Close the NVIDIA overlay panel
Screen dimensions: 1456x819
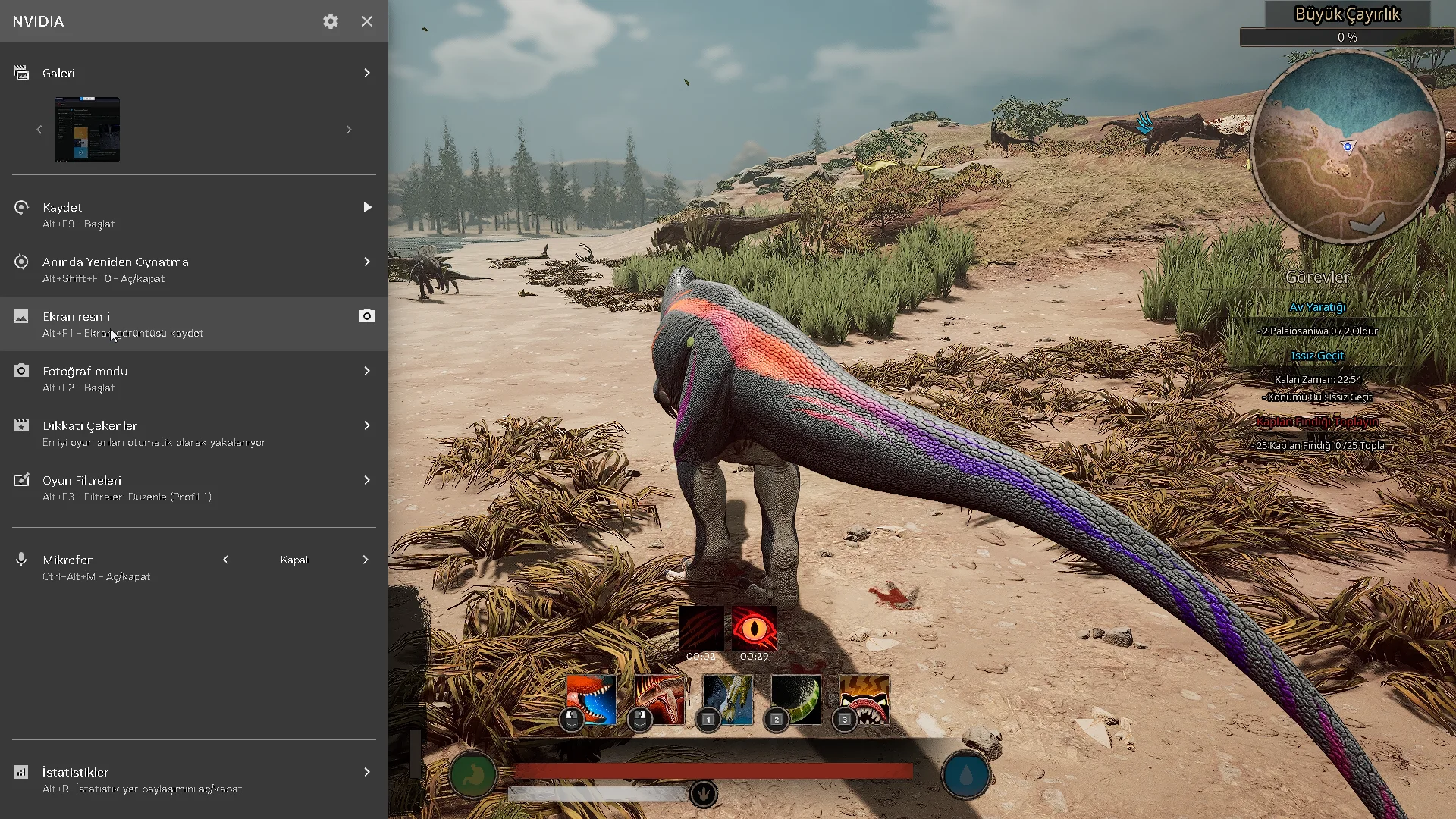[x=367, y=21]
